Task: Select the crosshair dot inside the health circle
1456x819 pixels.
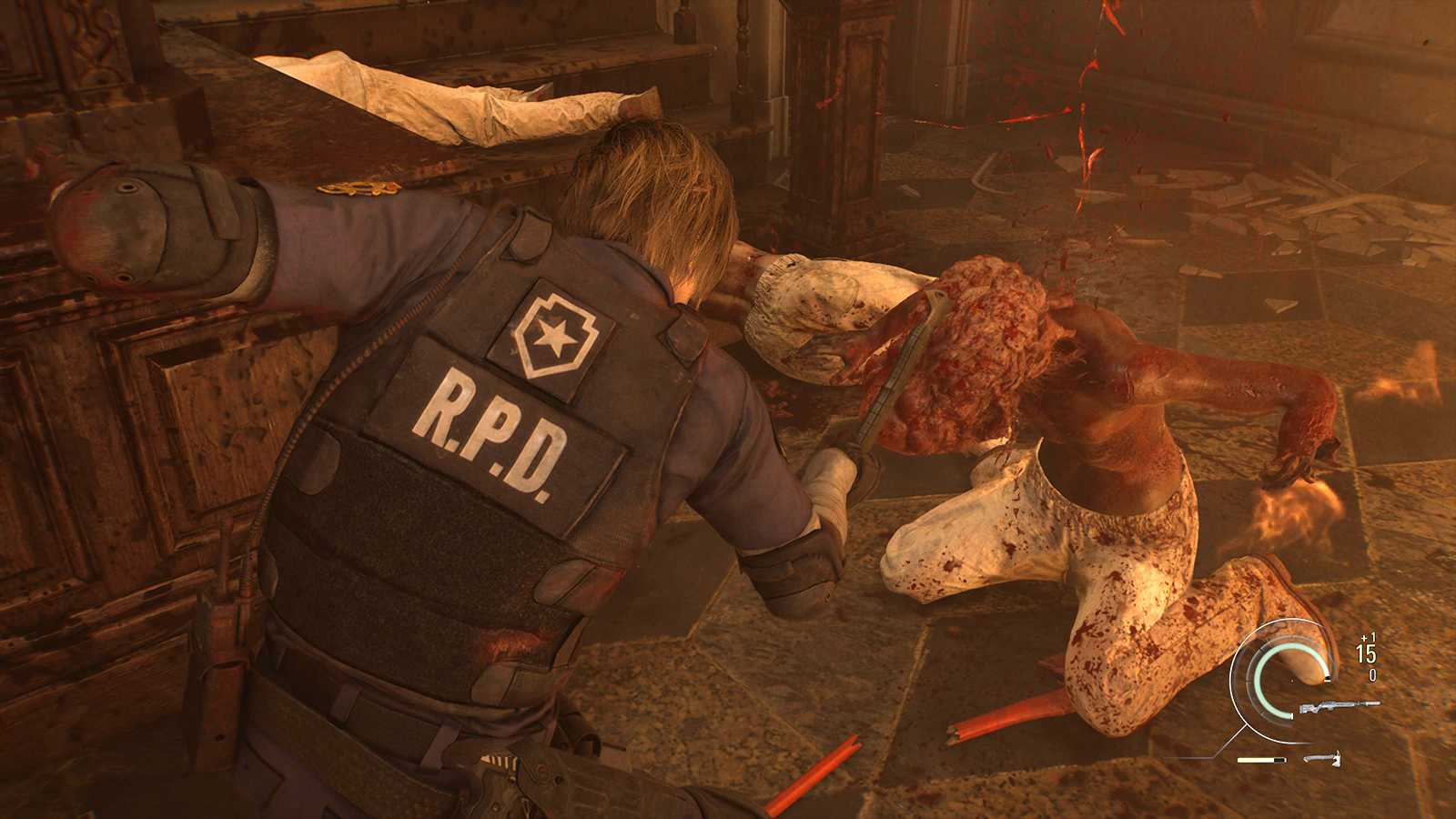Action: coord(1292,682)
